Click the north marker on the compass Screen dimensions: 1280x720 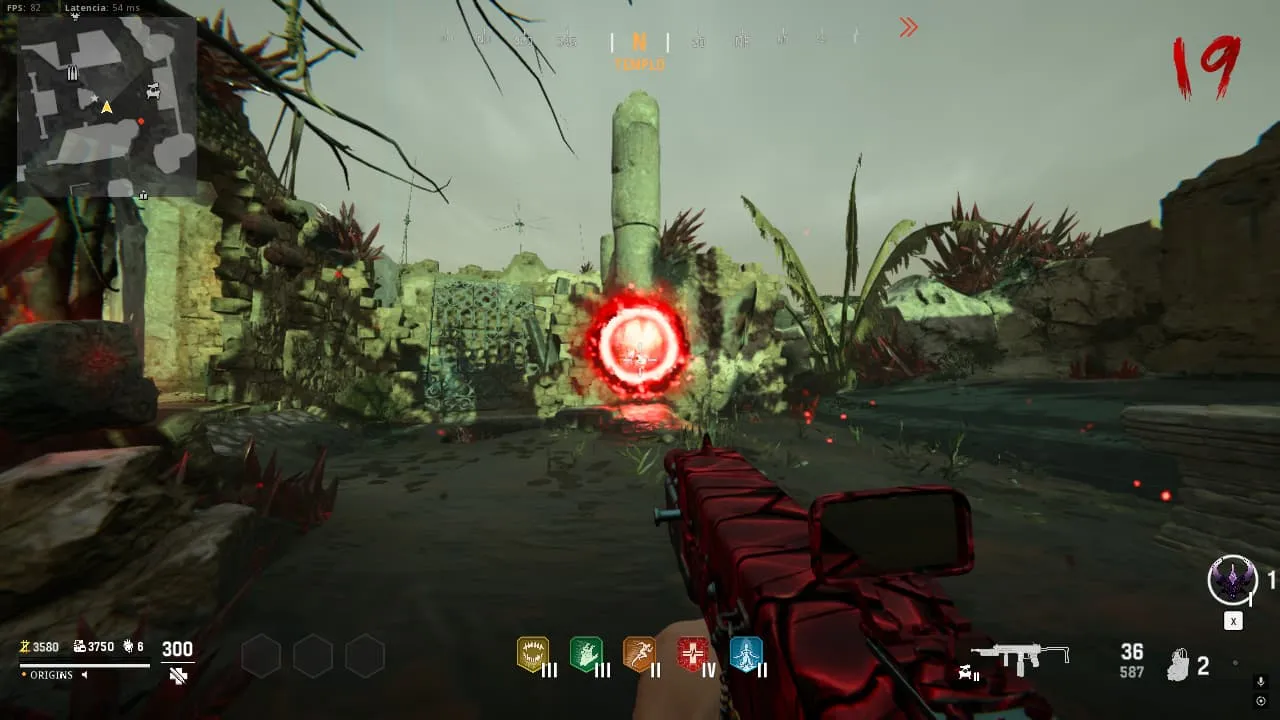pos(639,42)
